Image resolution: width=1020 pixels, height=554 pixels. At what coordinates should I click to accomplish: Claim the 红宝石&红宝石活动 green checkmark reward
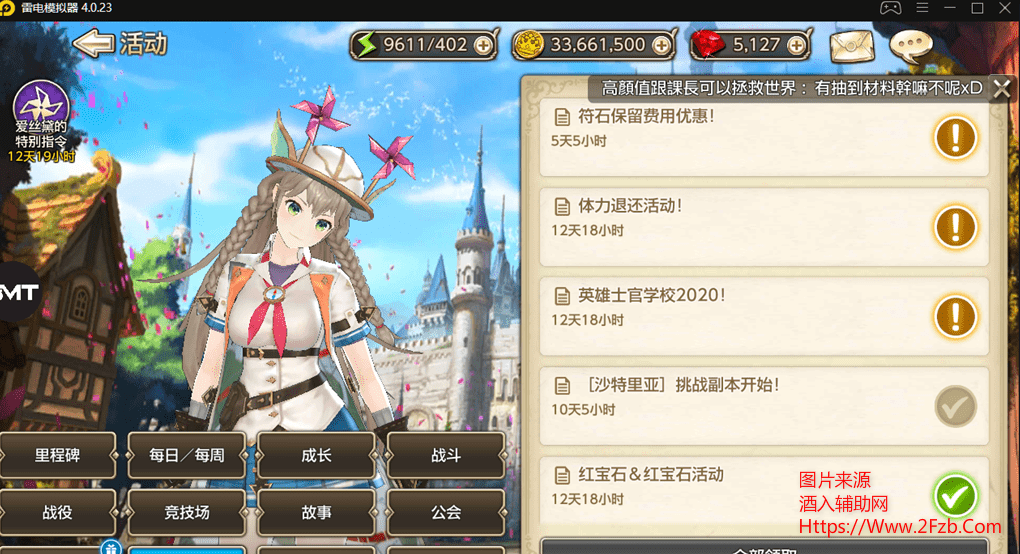(x=955, y=495)
